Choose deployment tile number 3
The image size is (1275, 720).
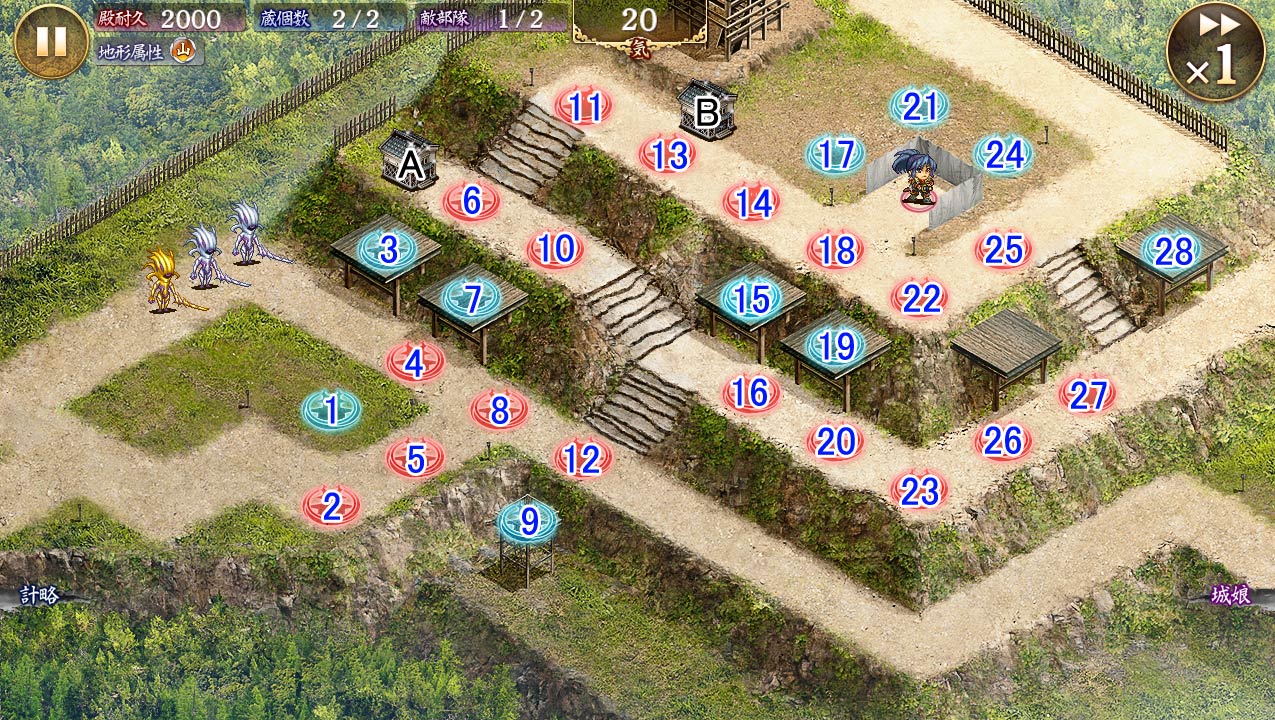388,250
